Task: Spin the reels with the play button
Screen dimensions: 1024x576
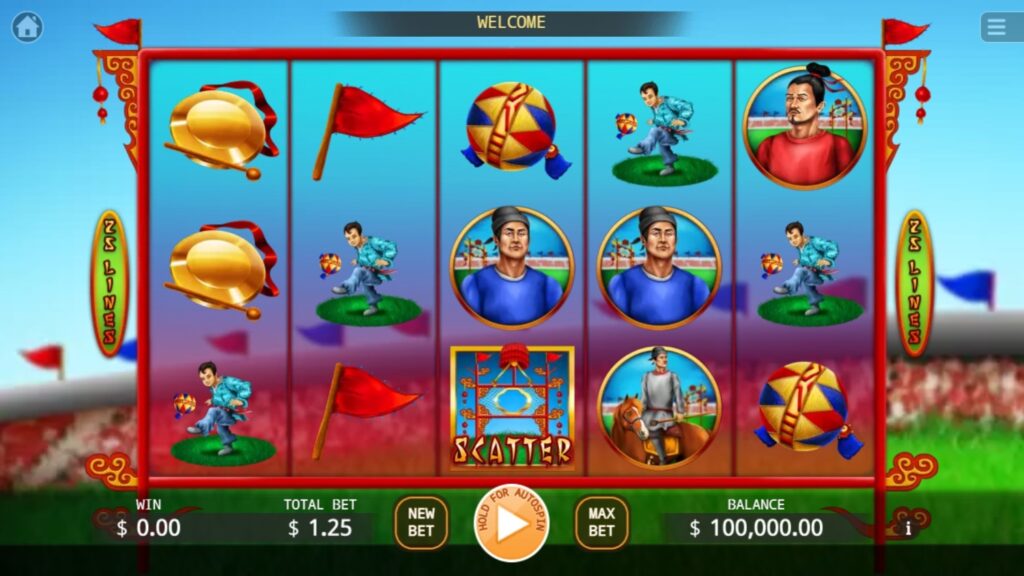Action: pos(511,523)
